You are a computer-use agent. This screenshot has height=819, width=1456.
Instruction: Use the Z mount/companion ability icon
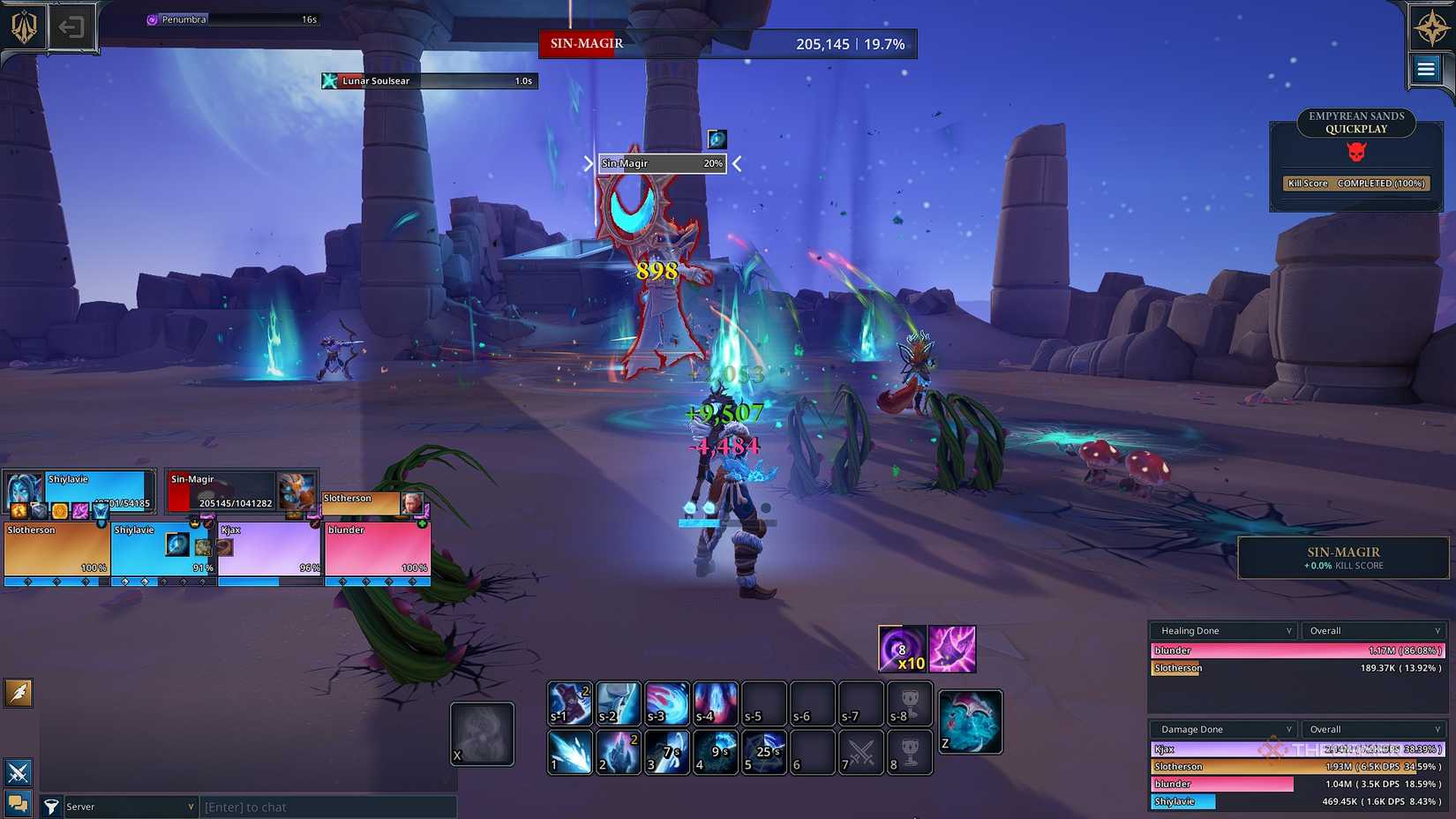pyautogui.click(x=970, y=720)
